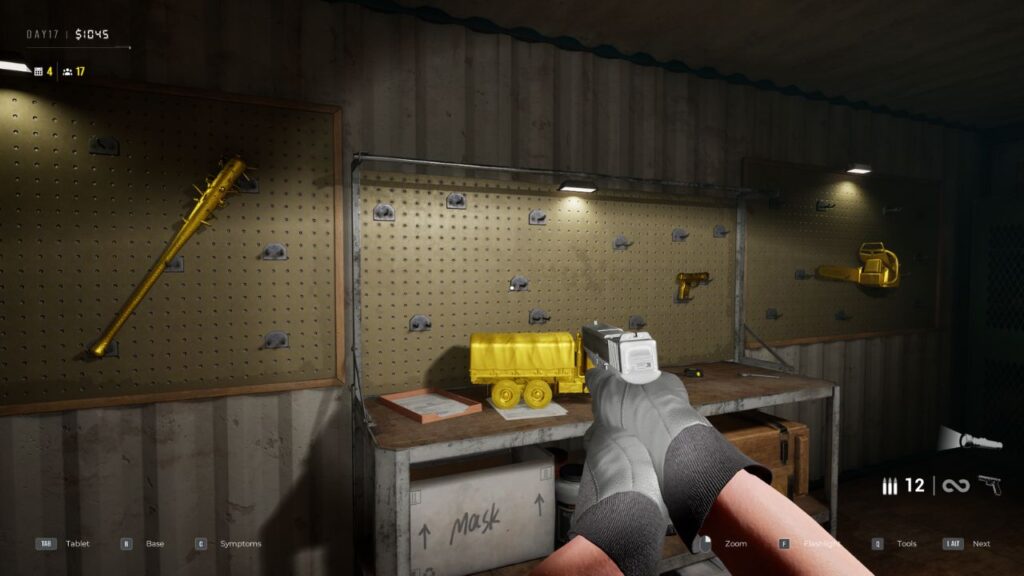Click the calendar icon beside the 4

click(x=38, y=71)
